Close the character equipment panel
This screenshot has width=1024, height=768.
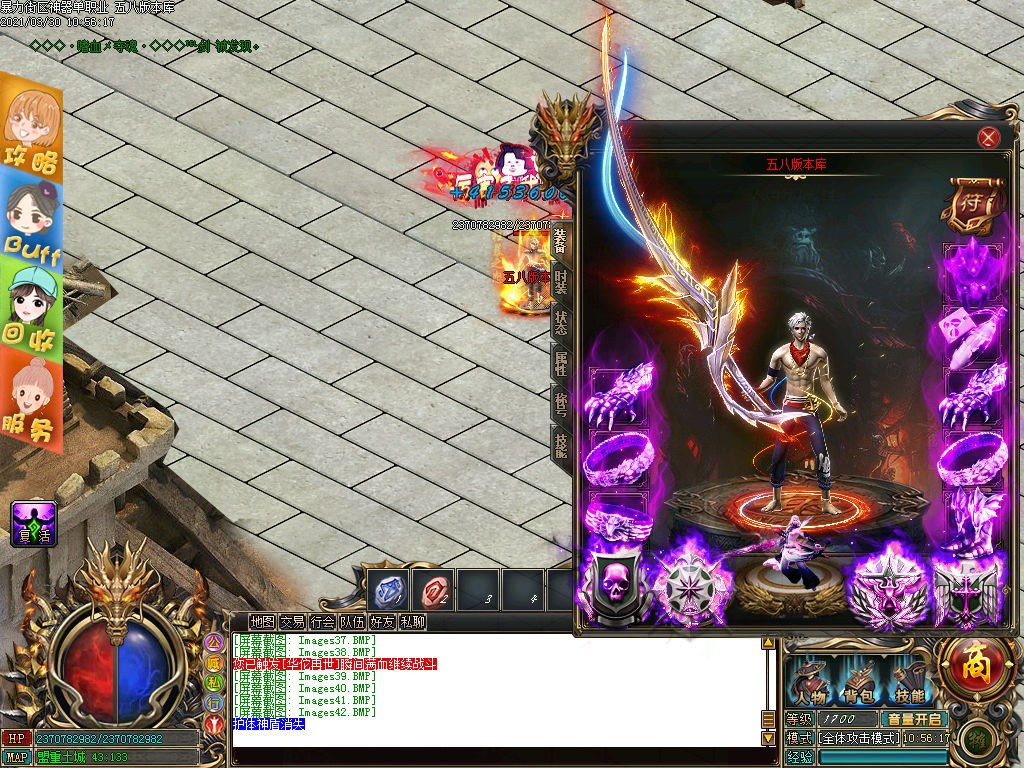(989, 138)
